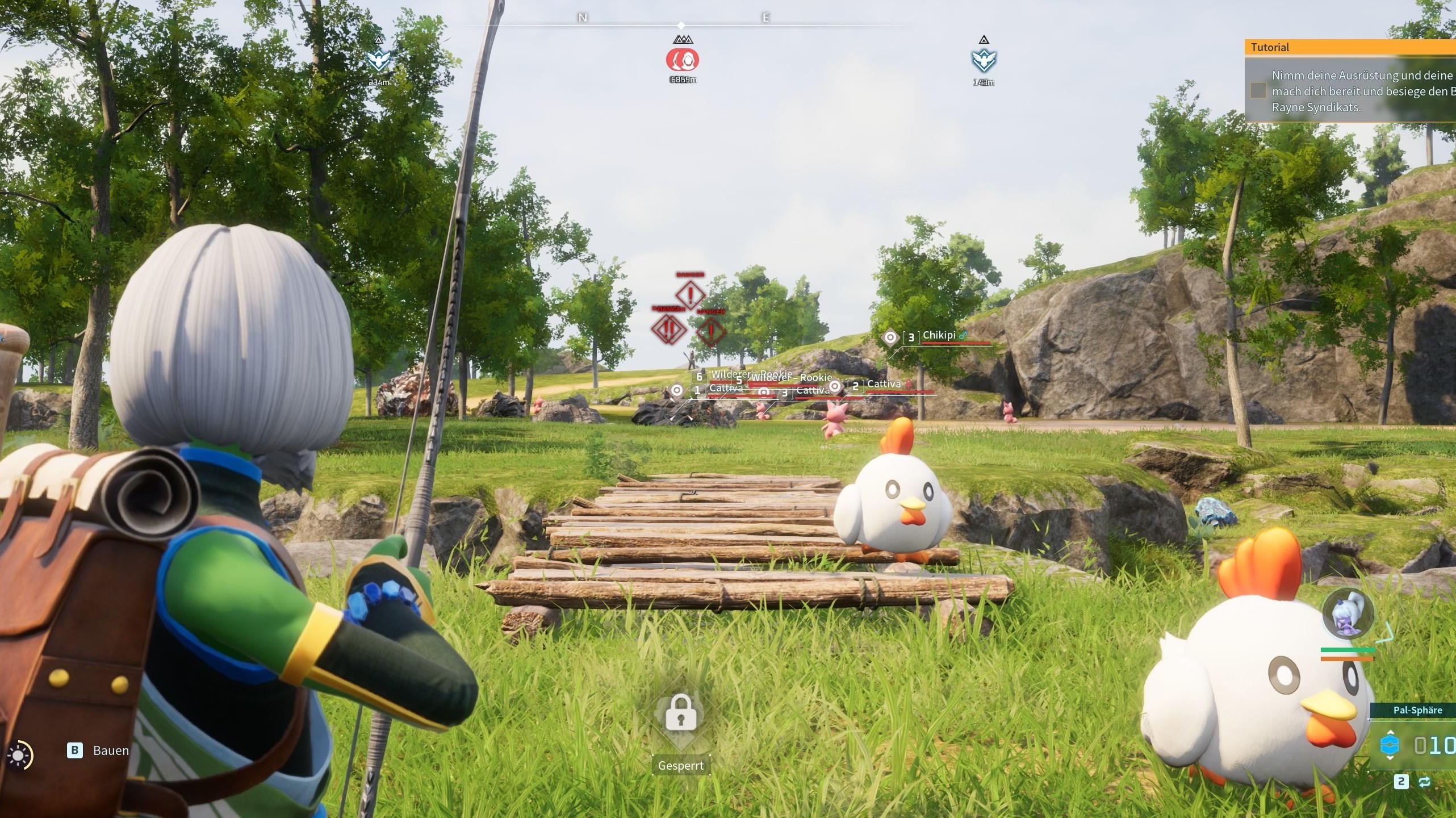Click the up arrow above the sphere count
This screenshot has height=818, width=1456.
click(1390, 732)
